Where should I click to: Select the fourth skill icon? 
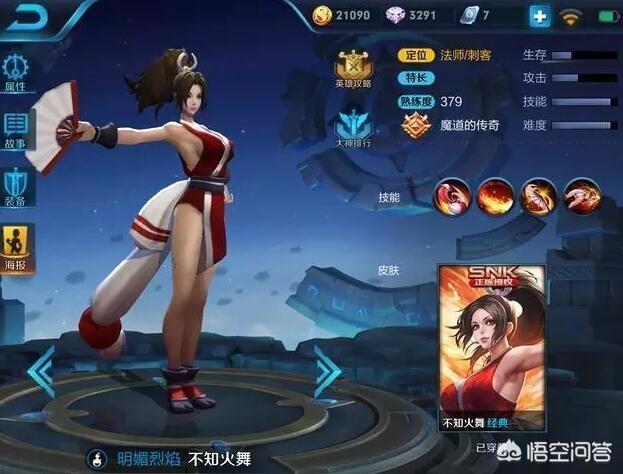click(581, 197)
